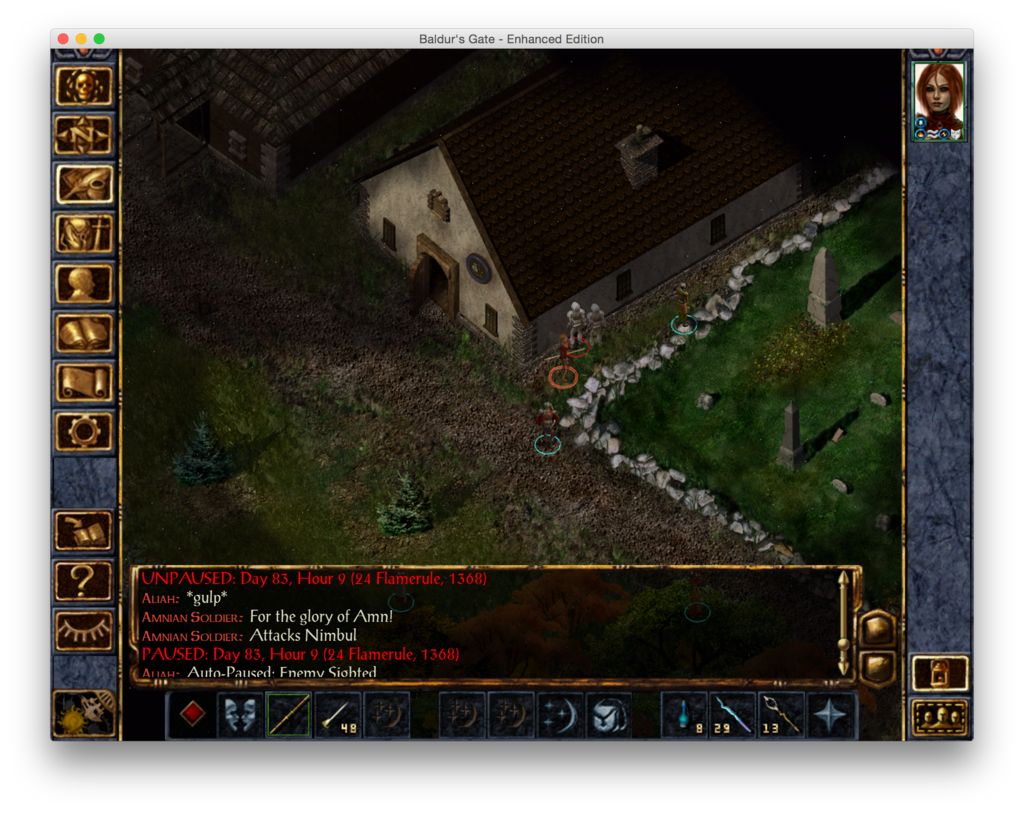Close the game window with red button

coord(63,39)
